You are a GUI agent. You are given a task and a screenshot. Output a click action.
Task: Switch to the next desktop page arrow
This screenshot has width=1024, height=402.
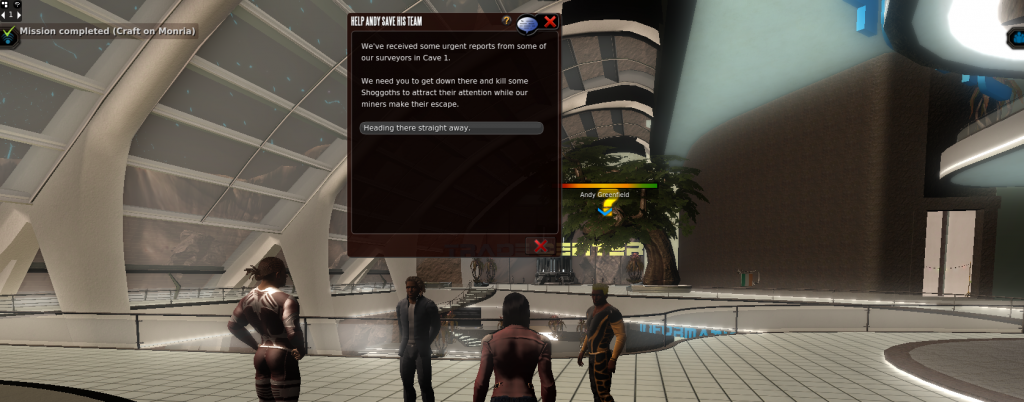(19, 15)
